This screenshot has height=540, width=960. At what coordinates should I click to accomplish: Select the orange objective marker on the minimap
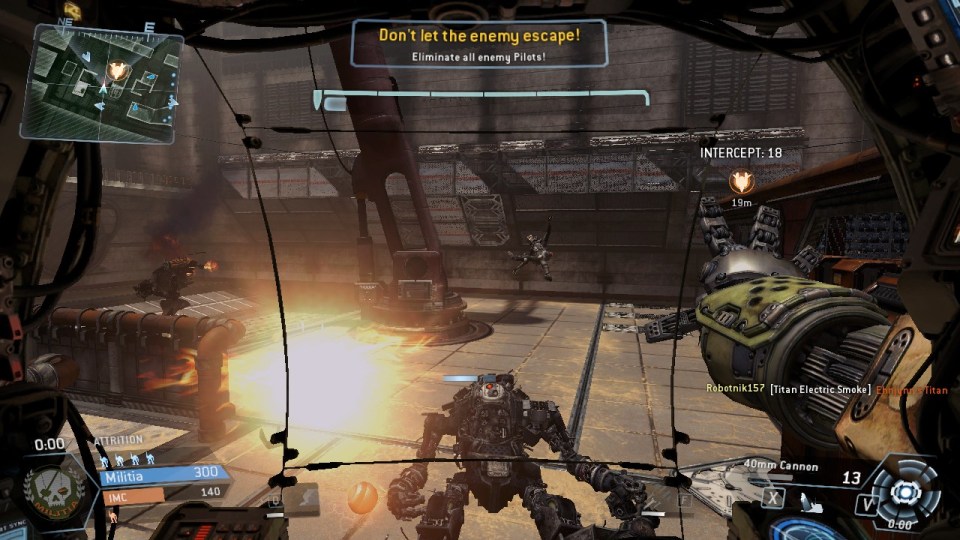pos(118,69)
